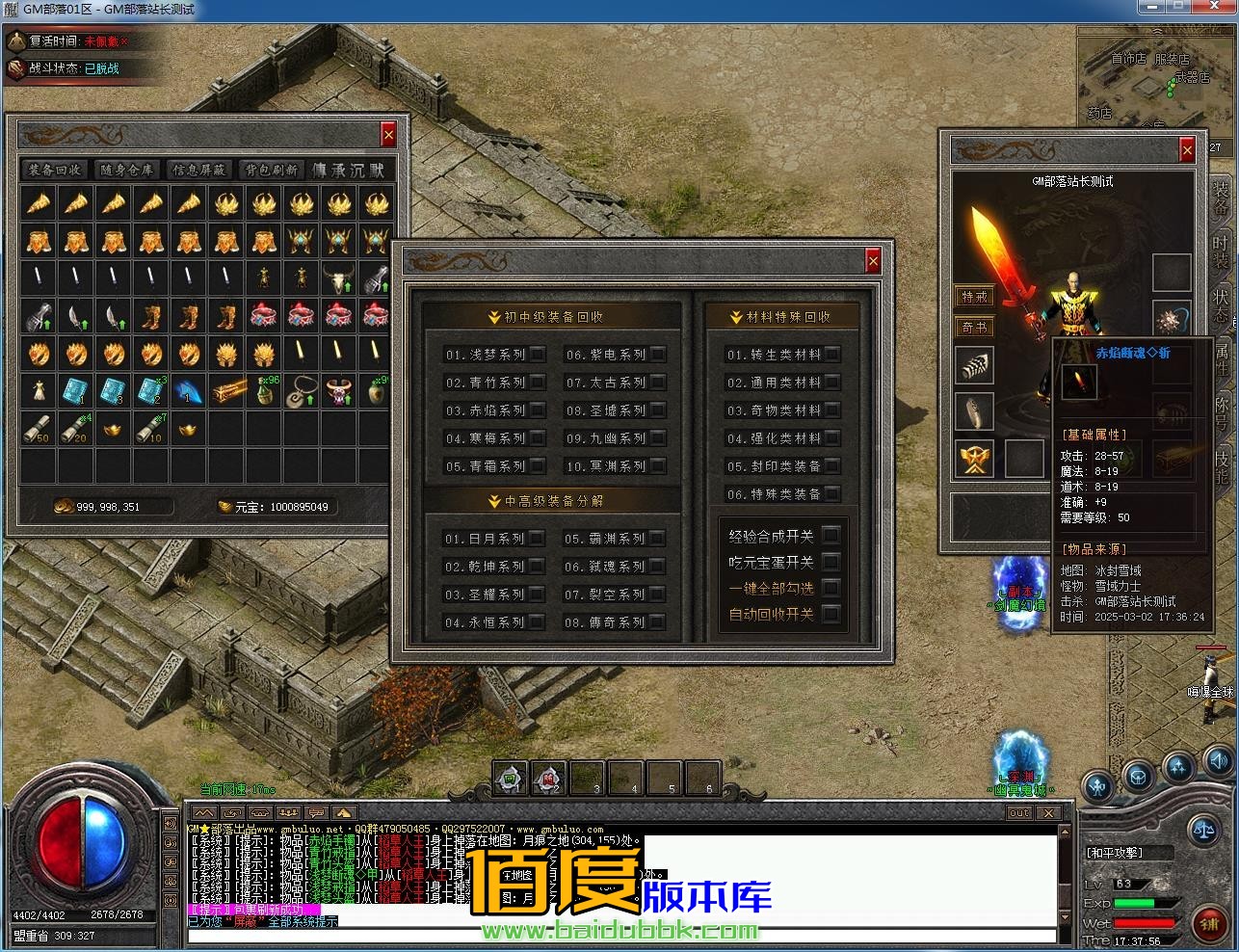Tick the 08.传奇系列 checkbox
1239x952 pixels.
[658, 622]
